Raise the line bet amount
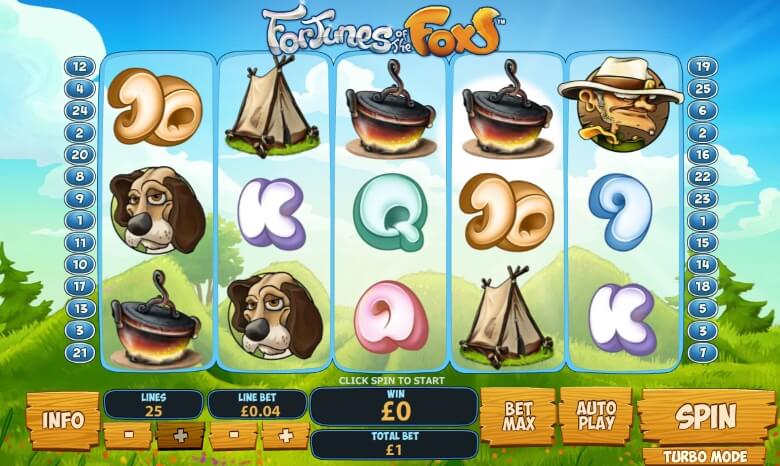The image size is (780, 466). coord(285,436)
